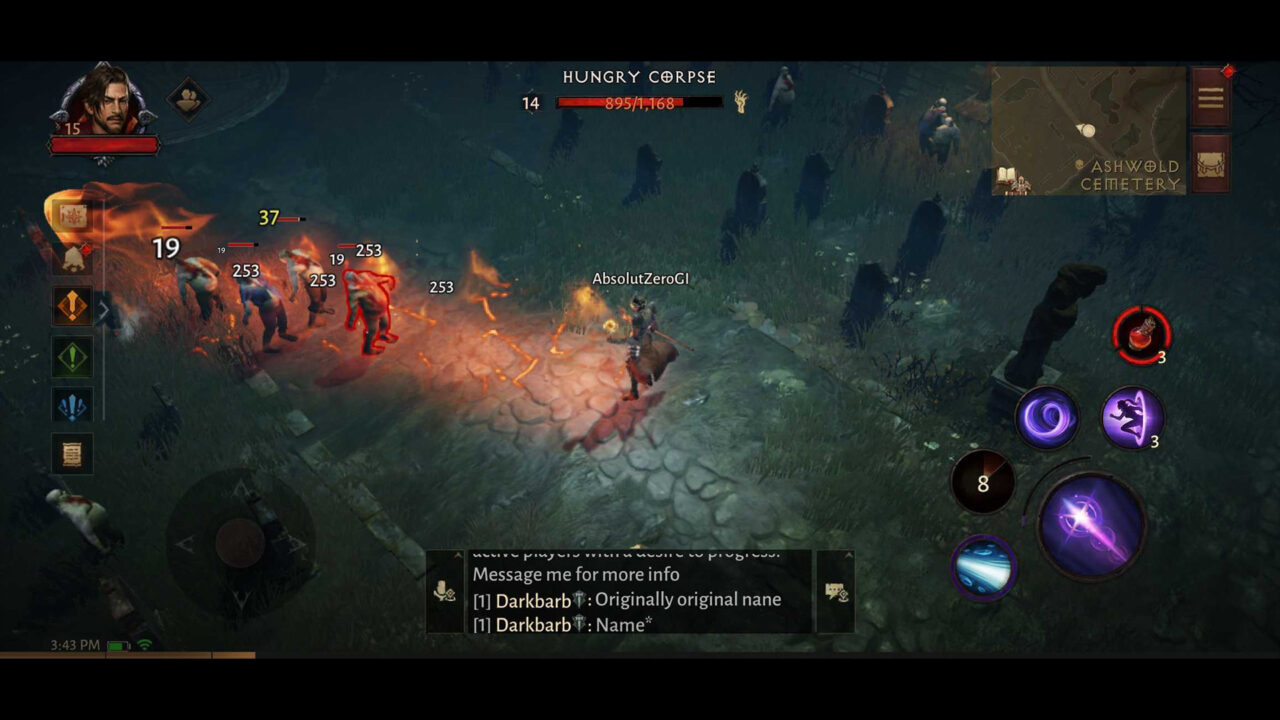This screenshot has height=720, width=1280.
Task: Activate the Teleport skill icon
Action: coord(1132,417)
